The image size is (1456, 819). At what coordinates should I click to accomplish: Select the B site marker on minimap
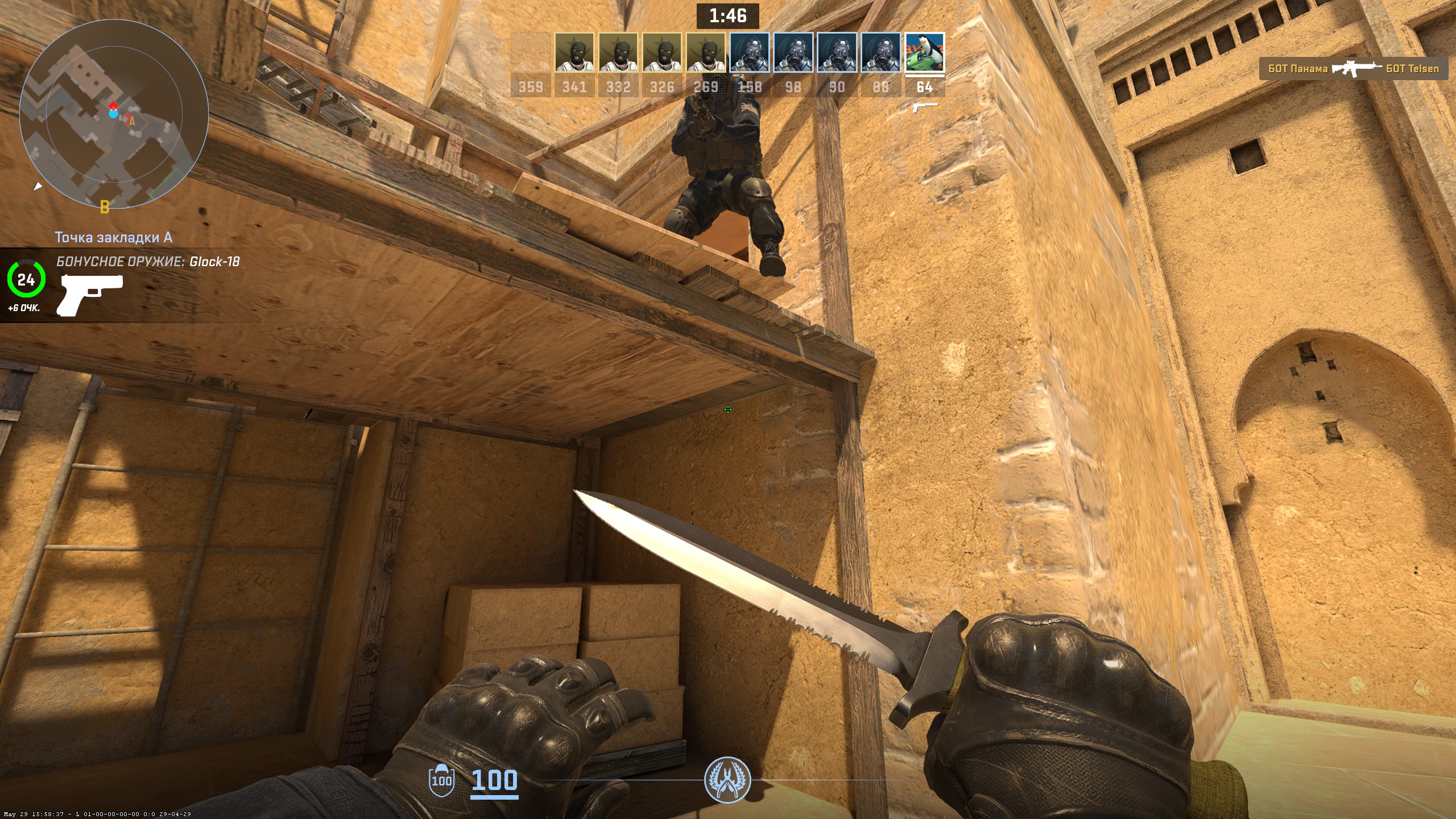[105, 206]
